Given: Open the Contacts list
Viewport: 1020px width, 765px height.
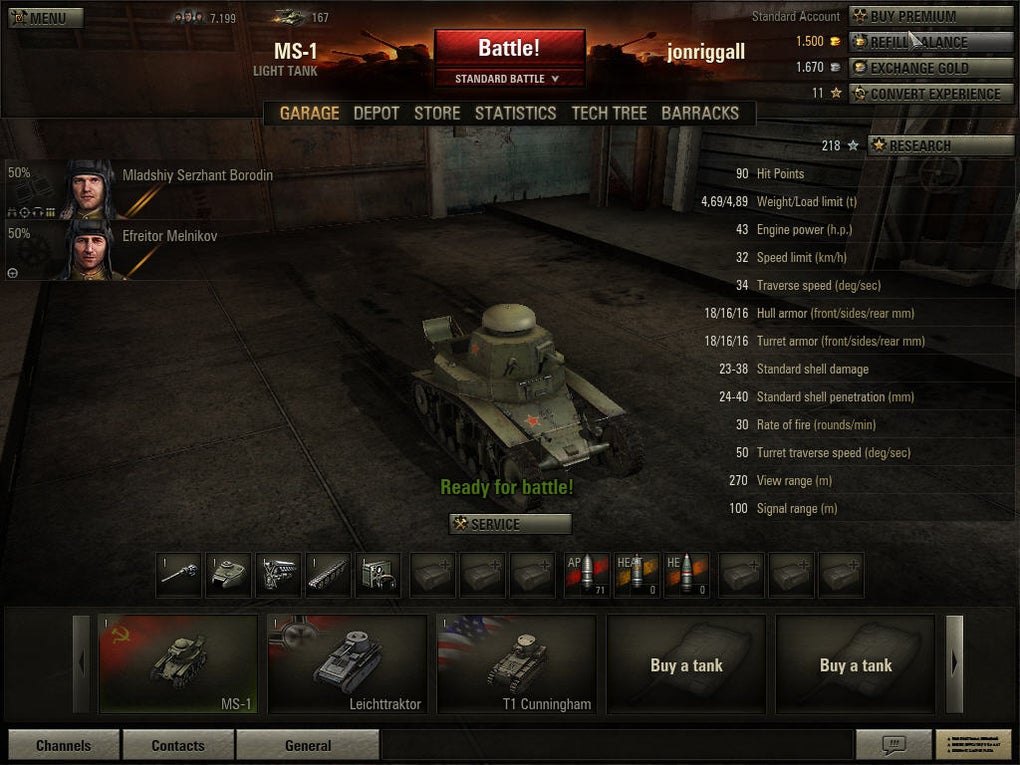Looking at the screenshot, I should click(x=178, y=745).
